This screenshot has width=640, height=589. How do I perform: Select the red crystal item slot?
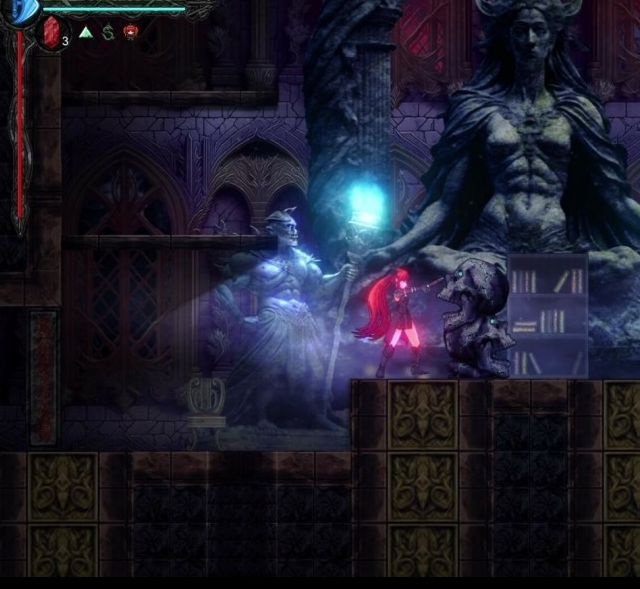click(52, 33)
